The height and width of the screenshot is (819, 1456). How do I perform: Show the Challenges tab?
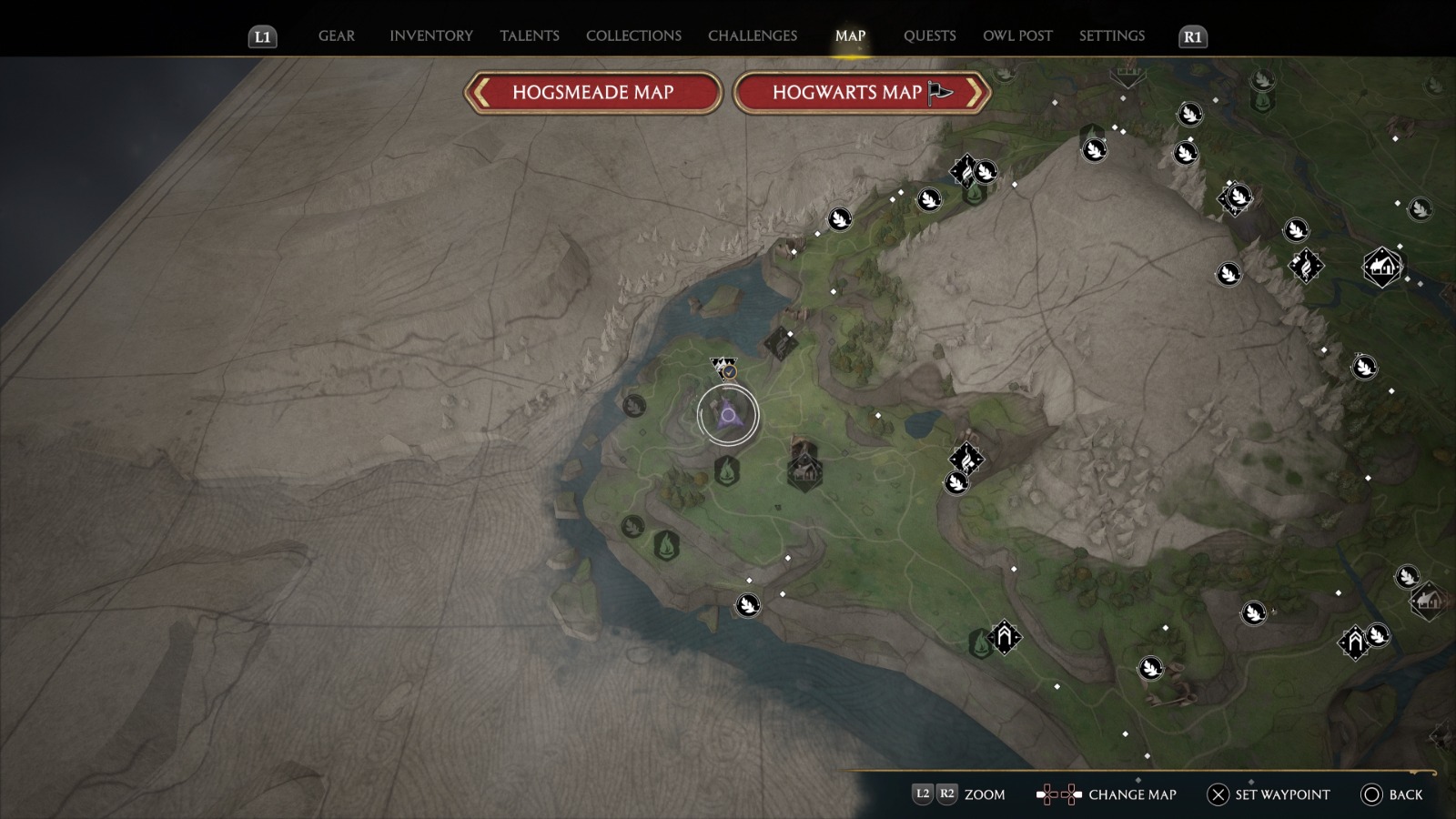pyautogui.click(x=752, y=35)
